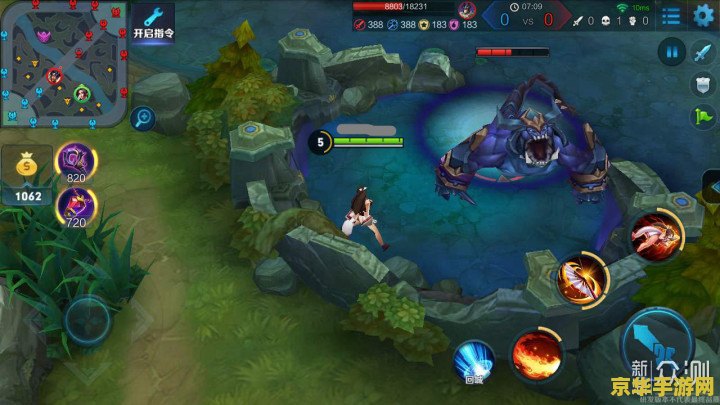Select the green flag rally signal
720x405 pixels.
[x=703, y=115]
